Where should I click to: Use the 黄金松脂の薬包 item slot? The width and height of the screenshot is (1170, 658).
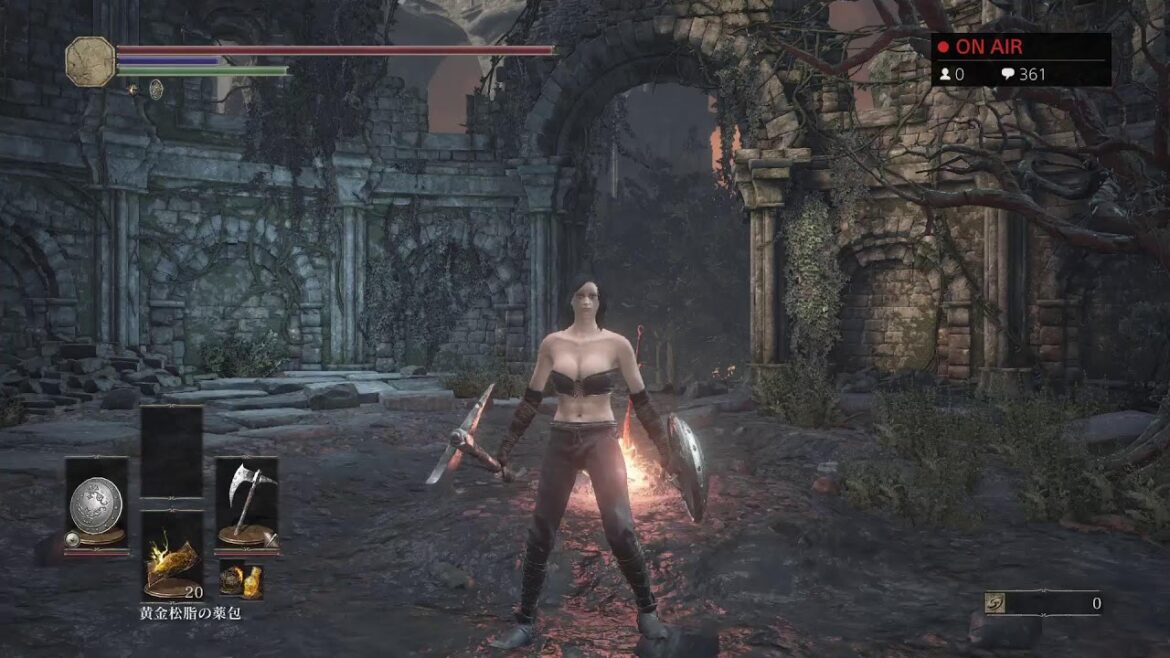[x=172, y=556]
